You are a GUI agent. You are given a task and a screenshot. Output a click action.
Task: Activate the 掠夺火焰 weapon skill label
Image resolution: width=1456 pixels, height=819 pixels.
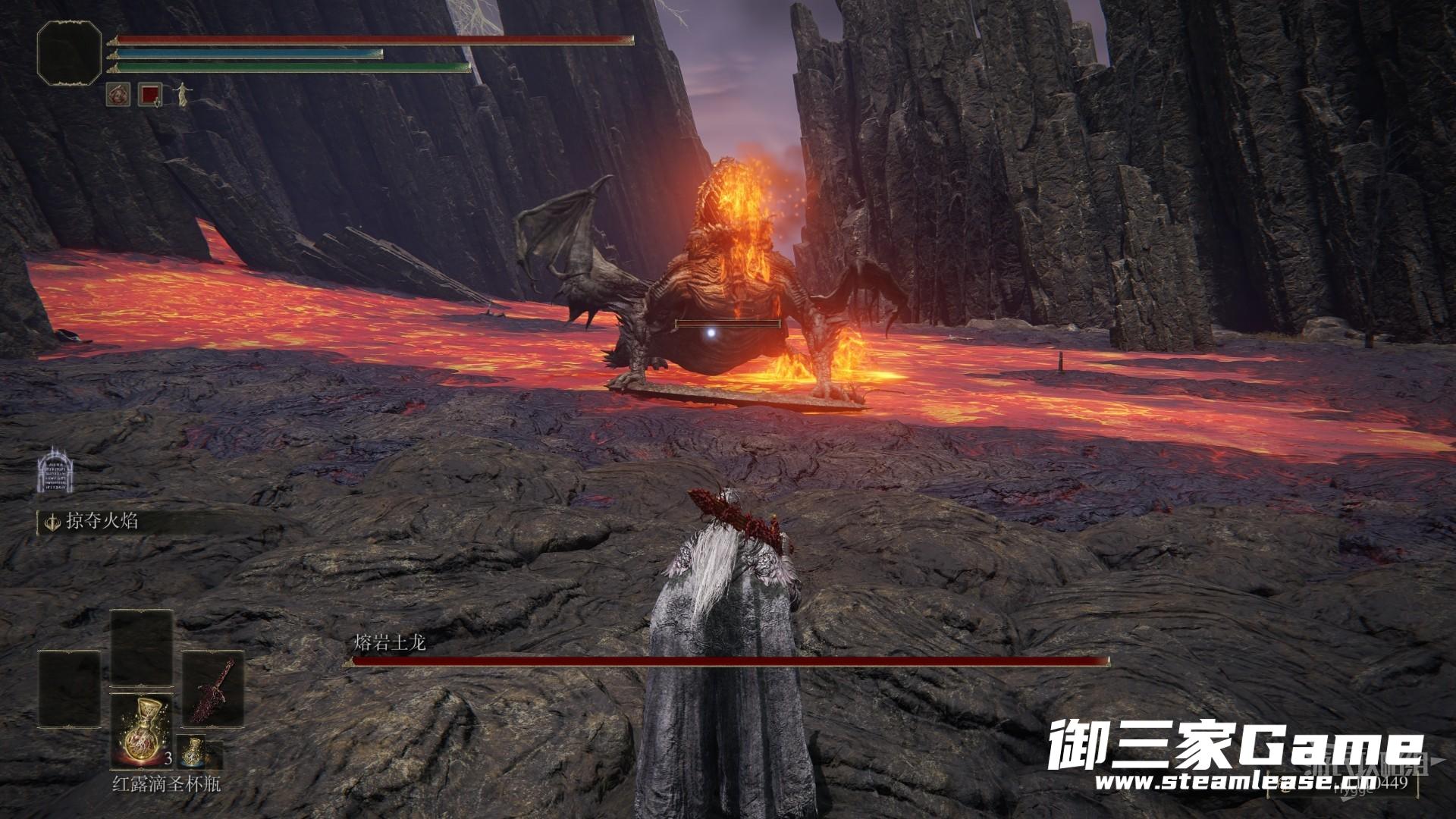(102, 521)
